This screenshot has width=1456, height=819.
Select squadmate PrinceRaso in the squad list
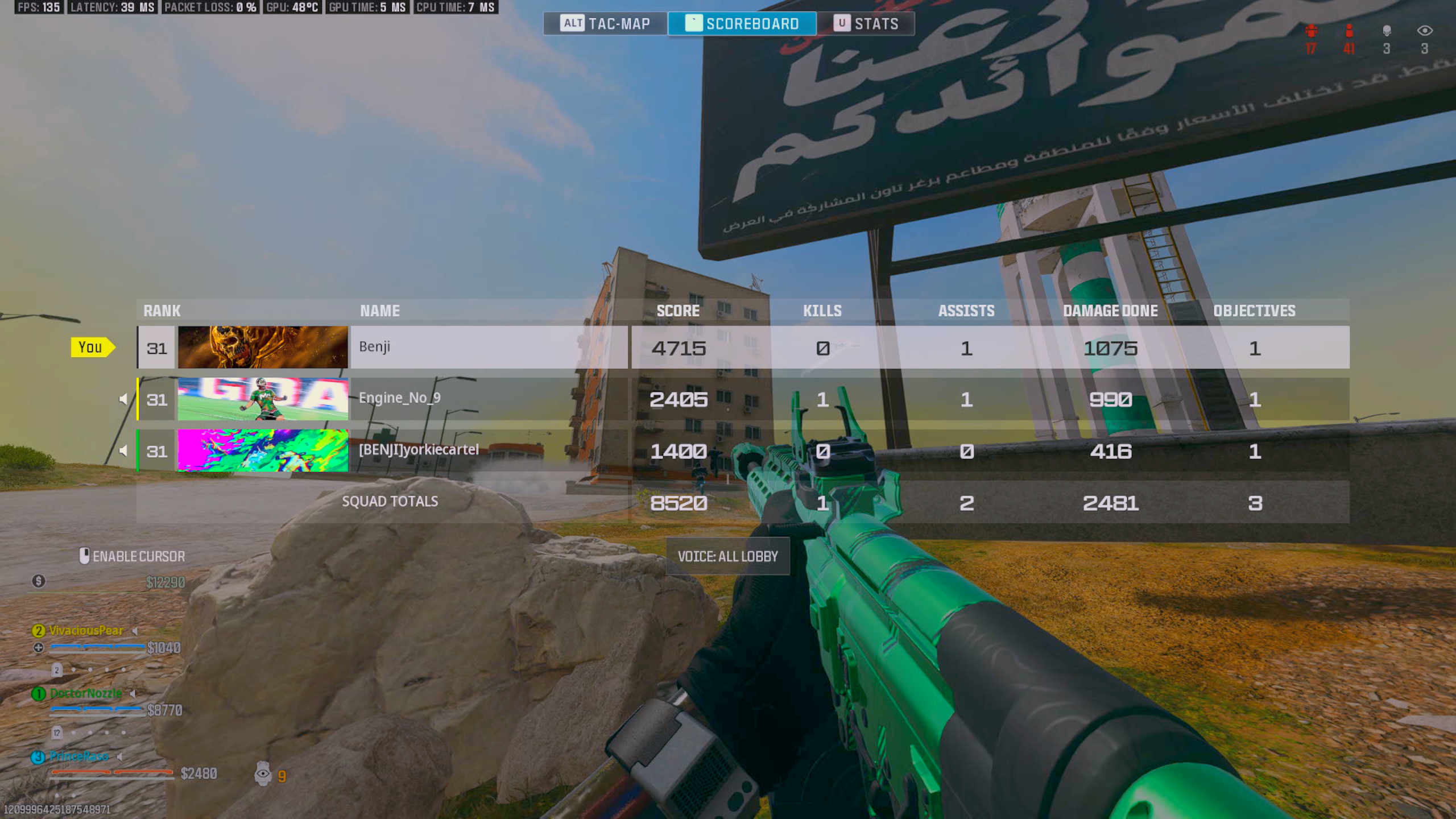tap(78, 756)
